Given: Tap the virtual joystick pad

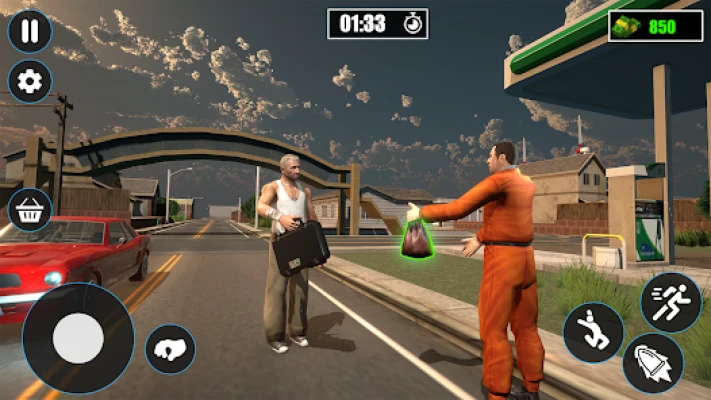Looking at the screenshot, I should pyautogui.click(x=78, y=339).
